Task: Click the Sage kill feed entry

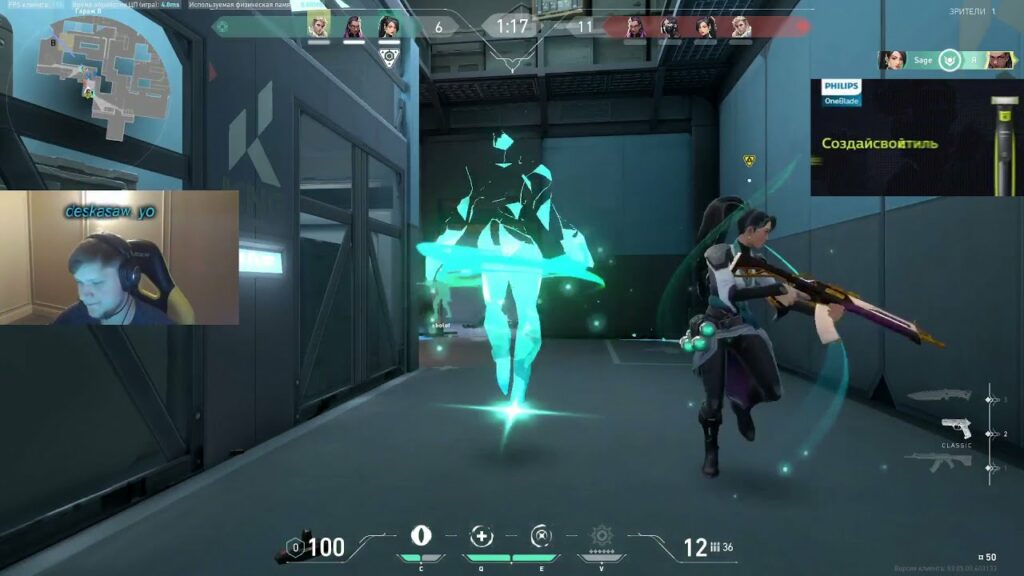Action: (x=946, y=60)
